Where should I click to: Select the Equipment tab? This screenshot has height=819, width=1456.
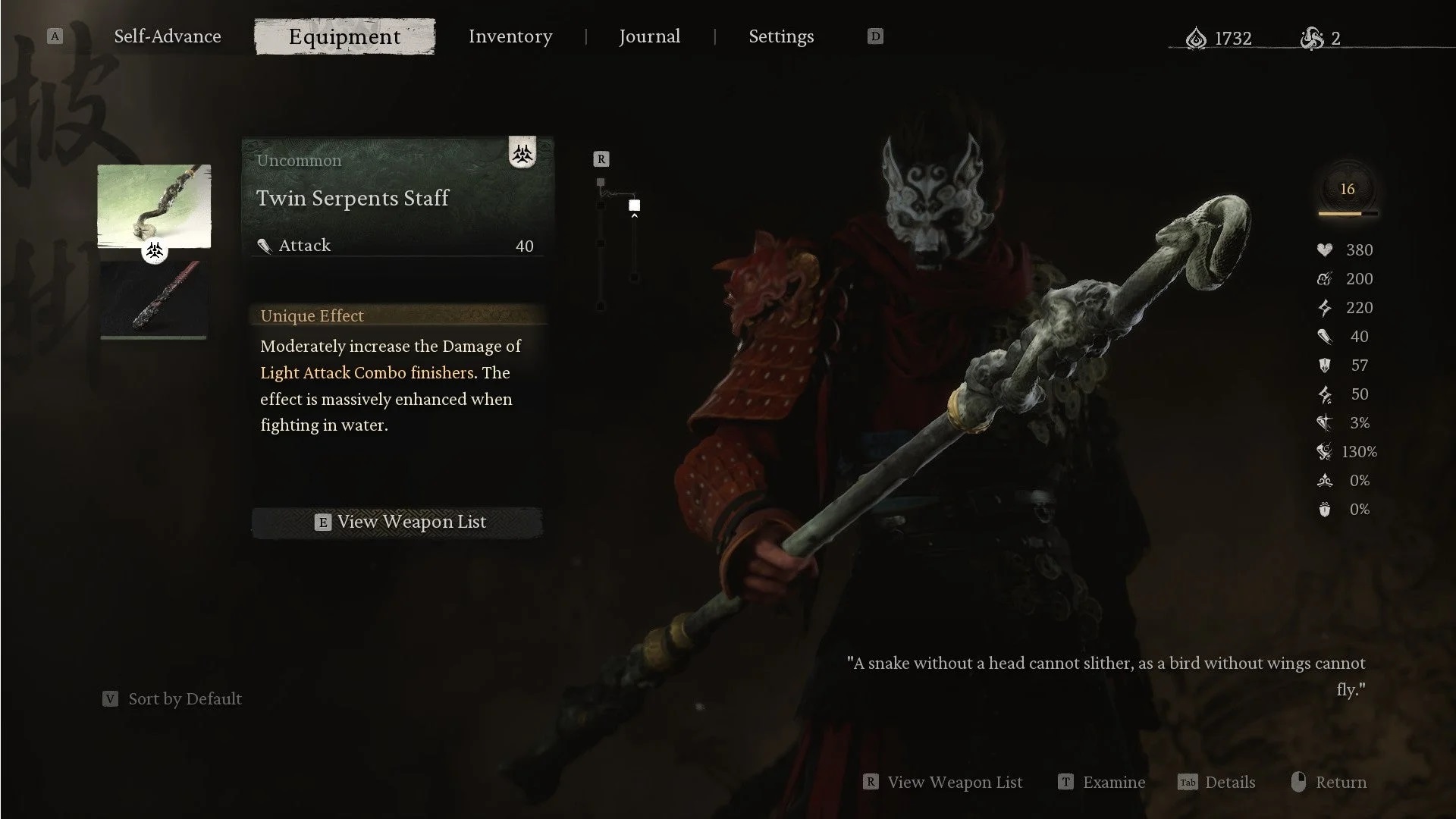click(344, 36)
